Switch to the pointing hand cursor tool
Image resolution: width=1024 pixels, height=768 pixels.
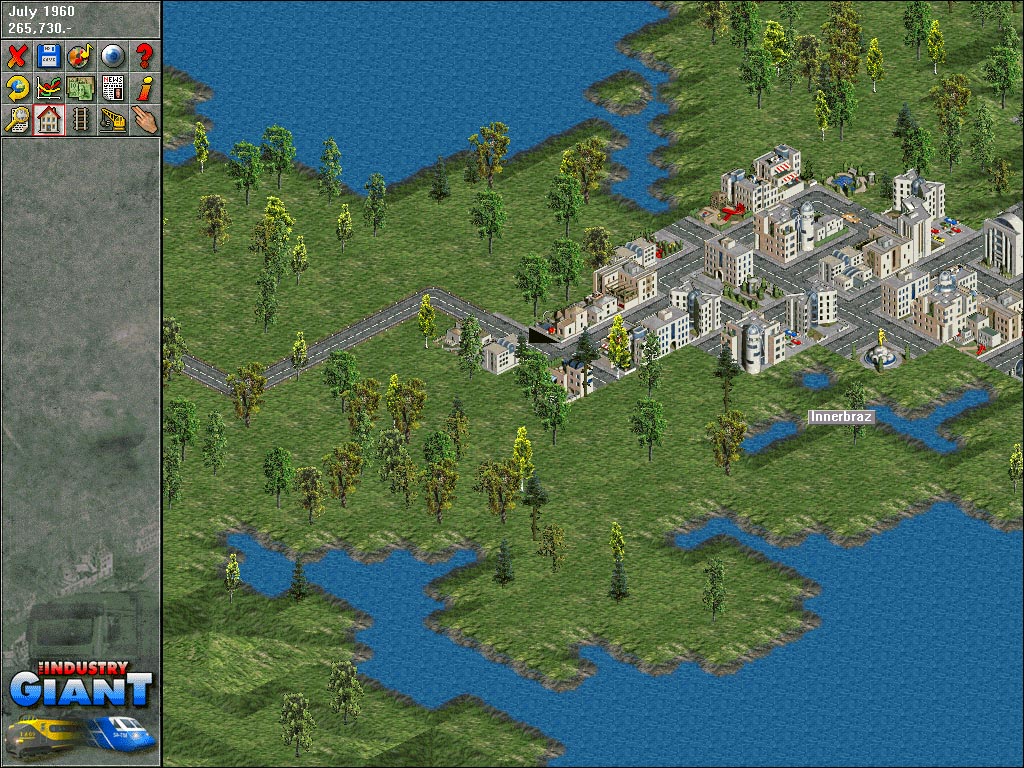point(144,120)
